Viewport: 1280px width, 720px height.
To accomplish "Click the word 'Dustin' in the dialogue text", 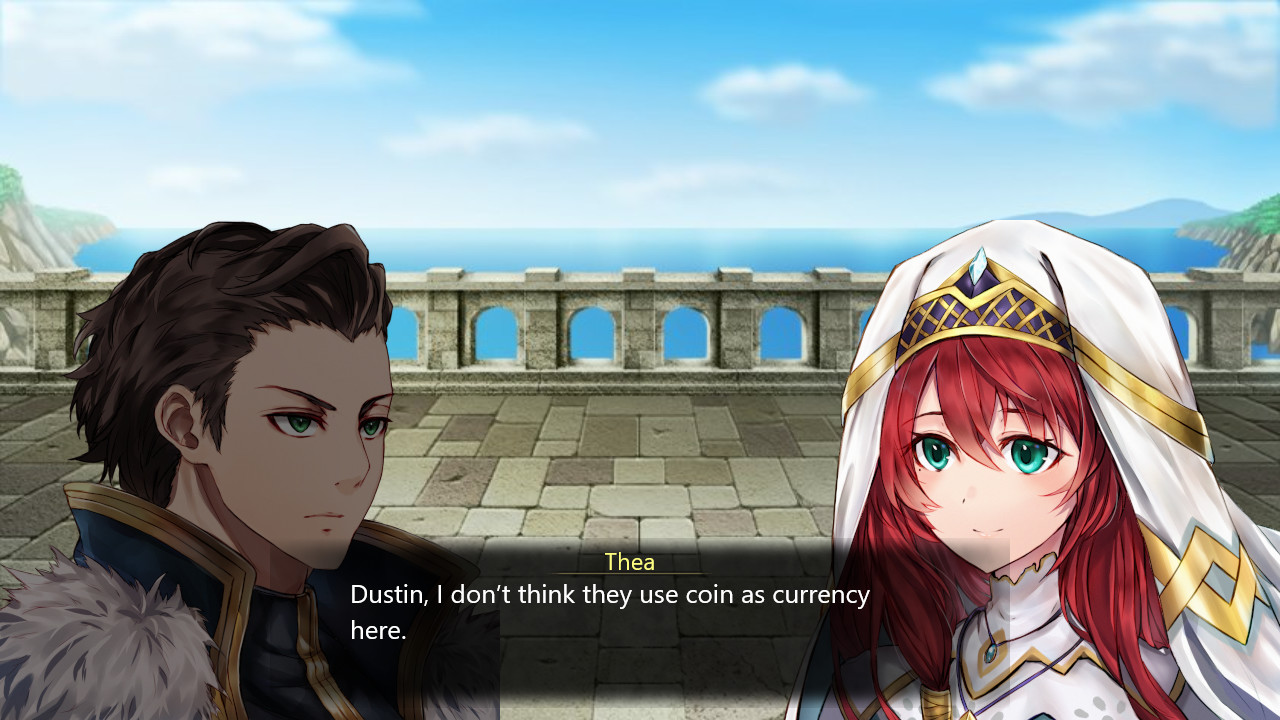I will [384, 594].
